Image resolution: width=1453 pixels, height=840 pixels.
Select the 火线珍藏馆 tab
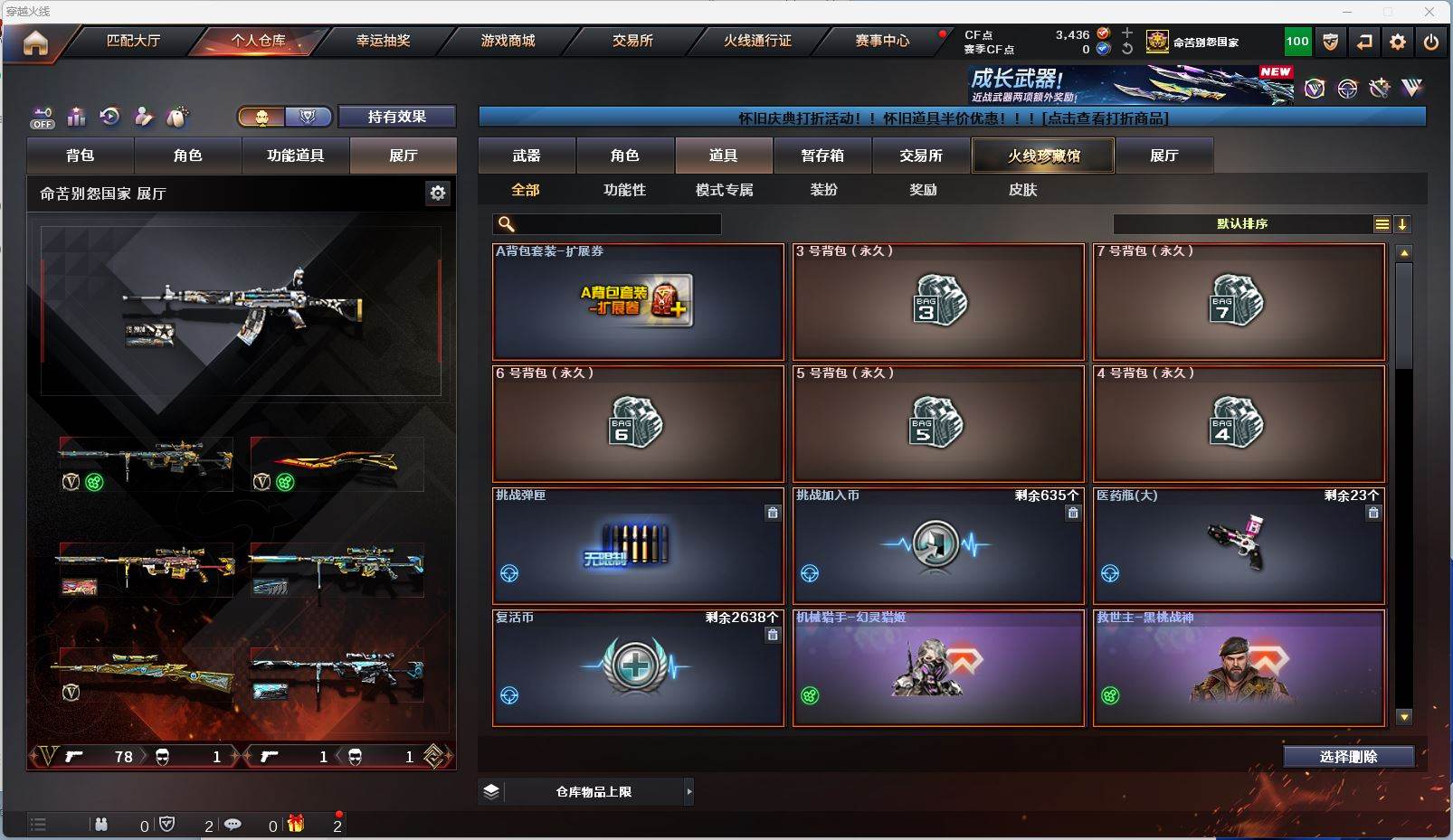[x=1043, y=156]
